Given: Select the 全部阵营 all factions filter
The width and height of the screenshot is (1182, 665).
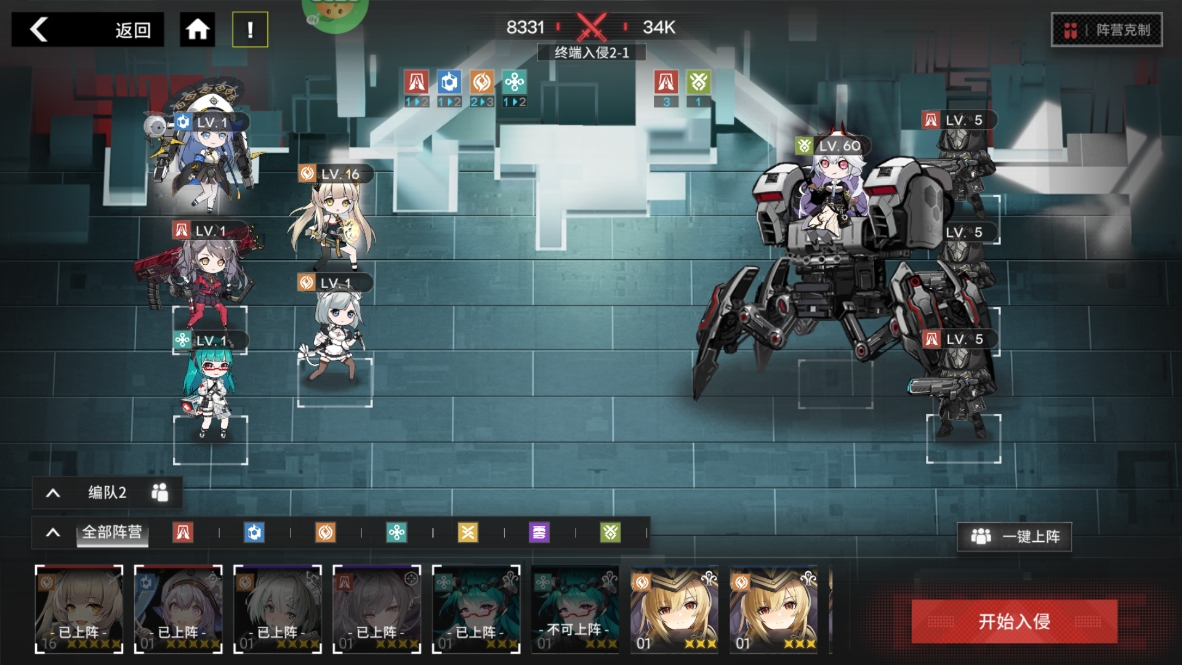Looking at the screenshot, I should pos(113,532).
